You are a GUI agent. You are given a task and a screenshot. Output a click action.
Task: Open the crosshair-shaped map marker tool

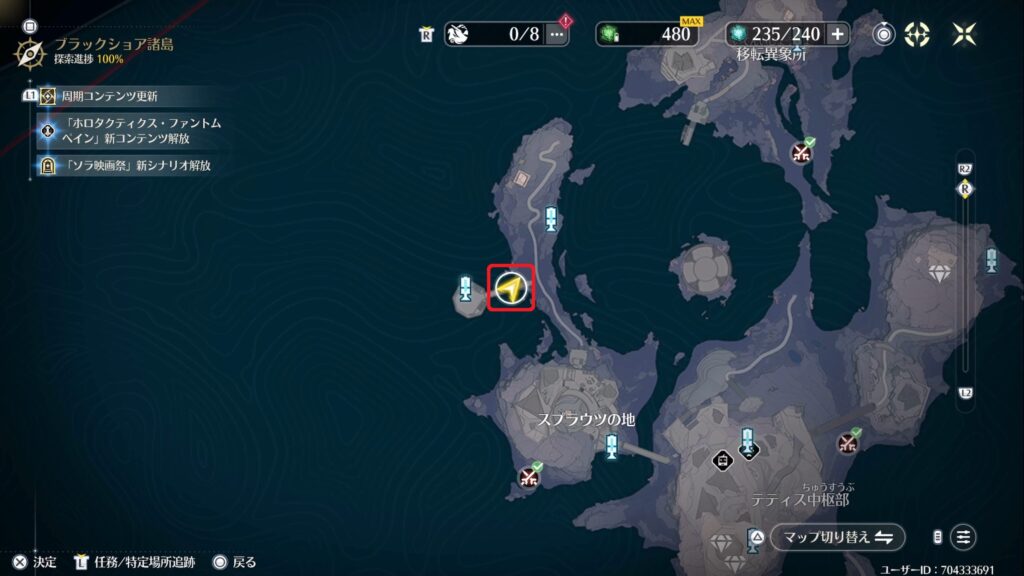pyautogui.click(x=917, y=34)
